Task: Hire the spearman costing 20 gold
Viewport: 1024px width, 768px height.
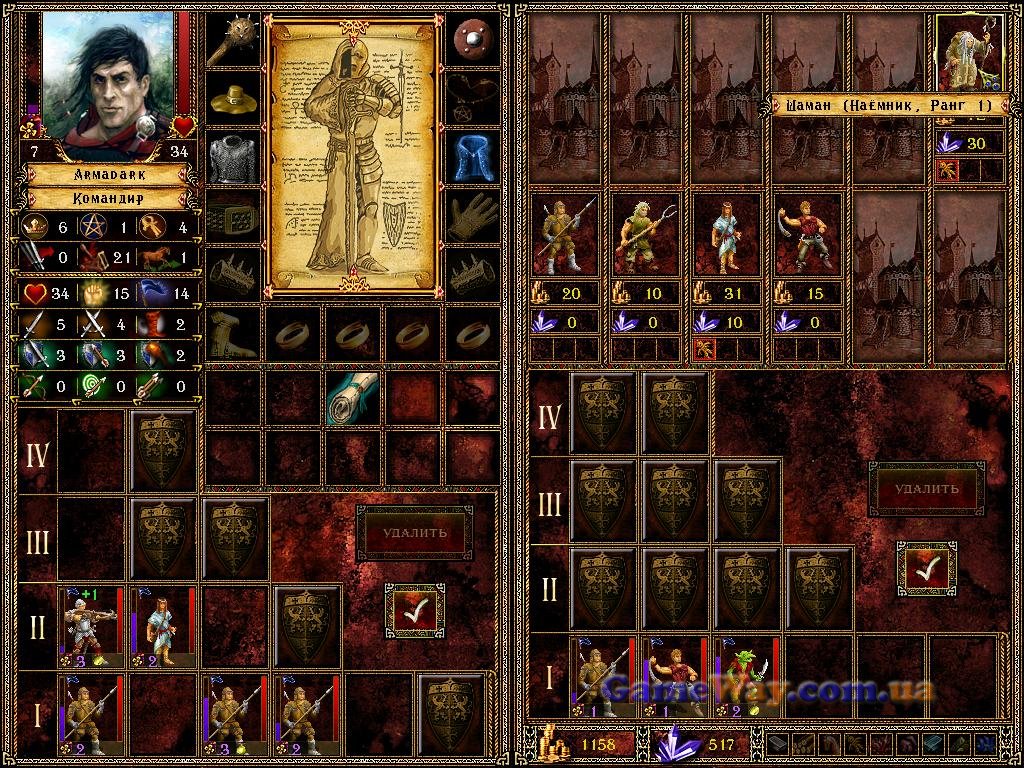Action: 565,236
